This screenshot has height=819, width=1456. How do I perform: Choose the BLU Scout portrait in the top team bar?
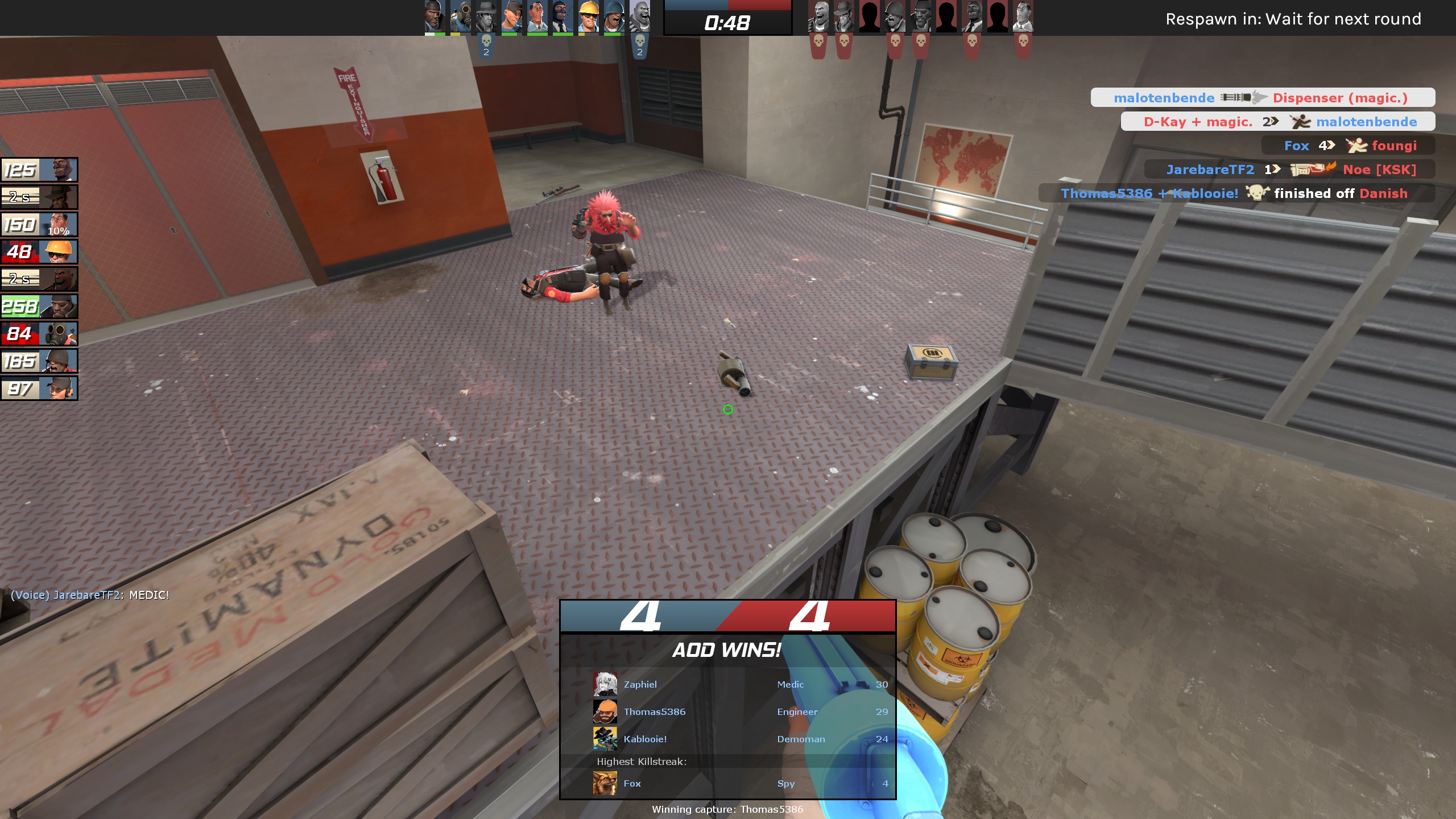click(x=511, y=17)
